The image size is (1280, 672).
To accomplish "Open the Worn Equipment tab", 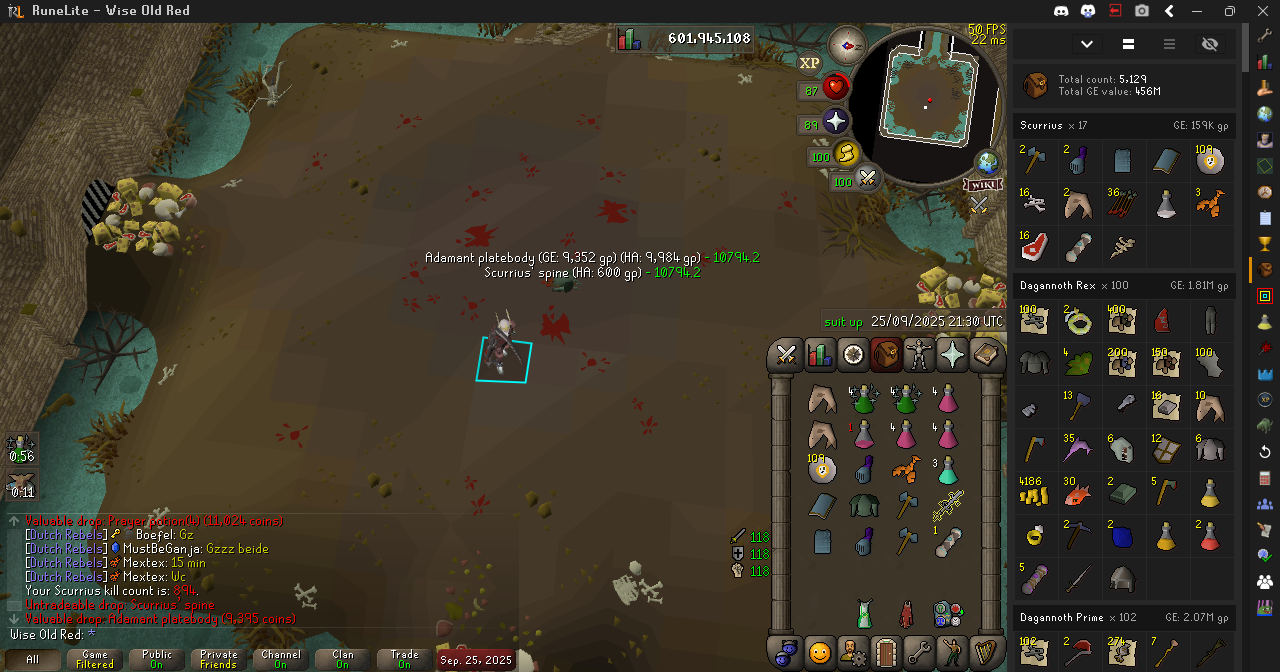I will click(919, 355).
